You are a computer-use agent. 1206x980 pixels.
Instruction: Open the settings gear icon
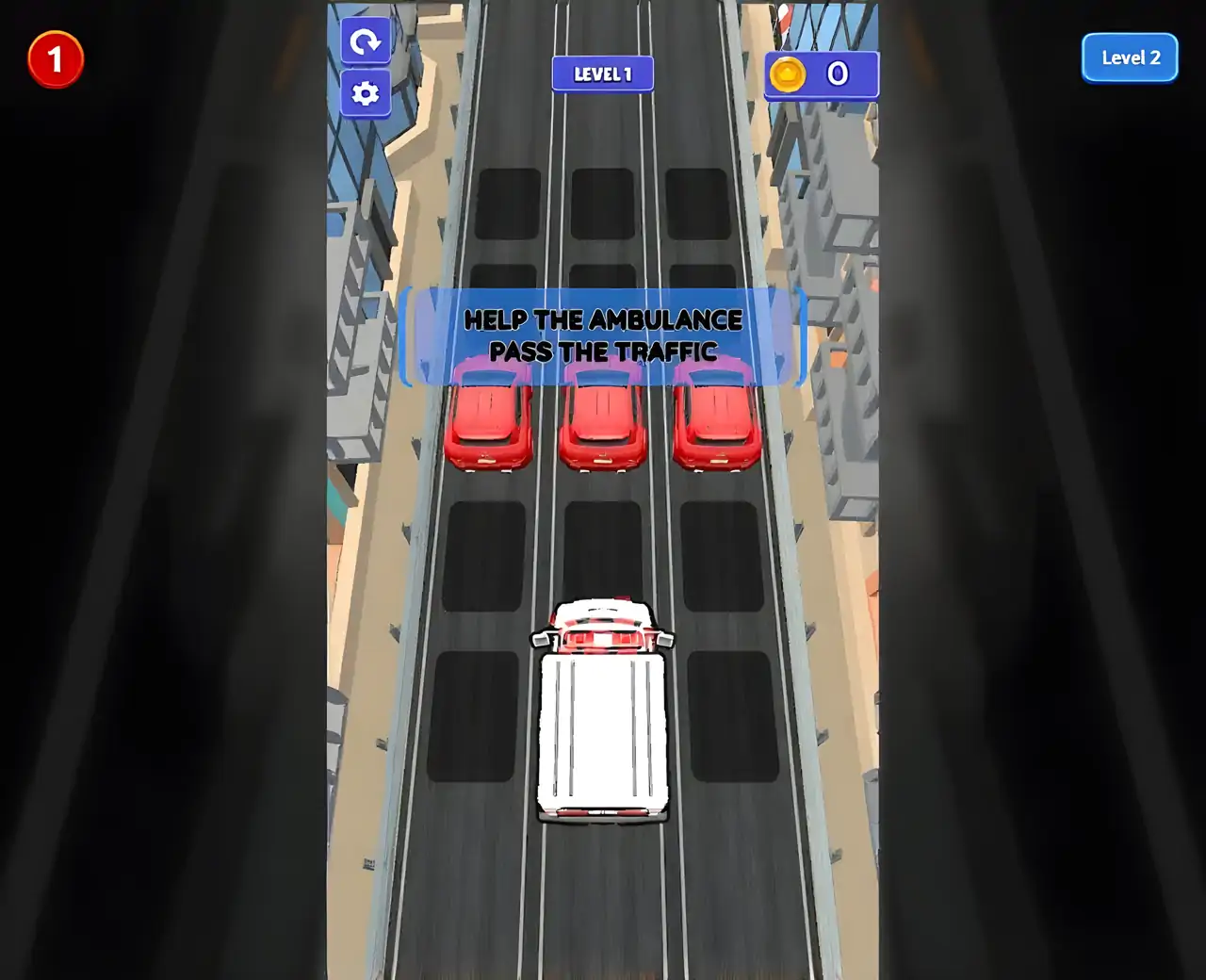pos(366,92)
